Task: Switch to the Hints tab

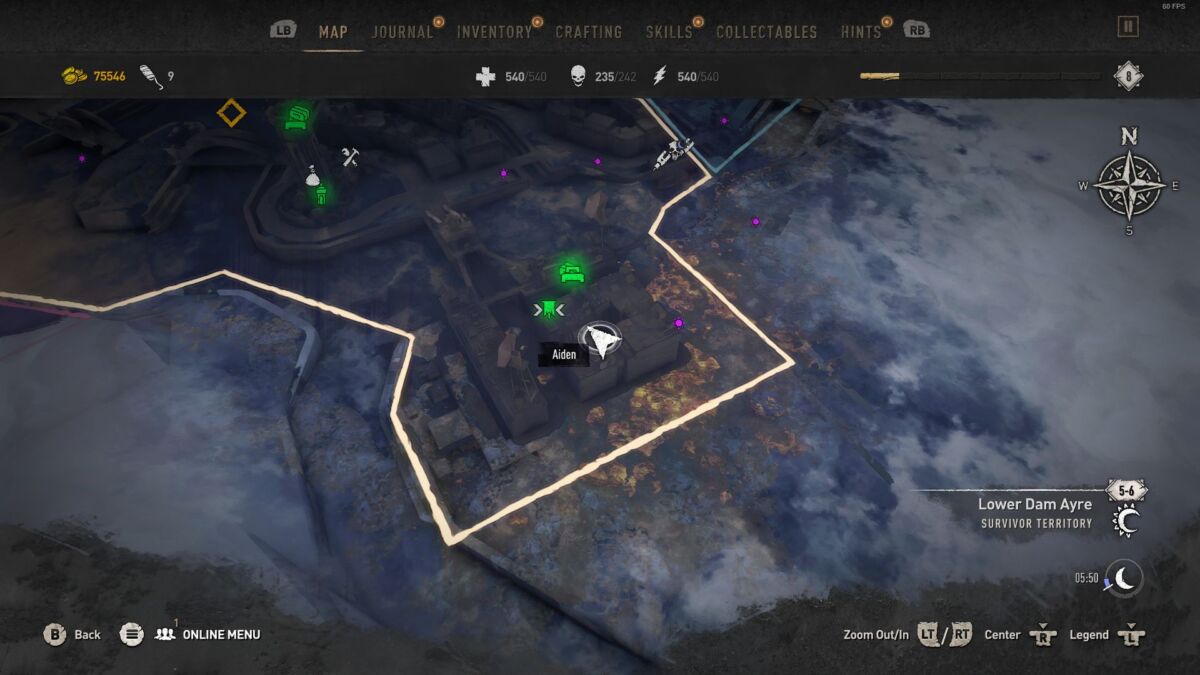Action: pyautogui.click(x=861, y=32)
